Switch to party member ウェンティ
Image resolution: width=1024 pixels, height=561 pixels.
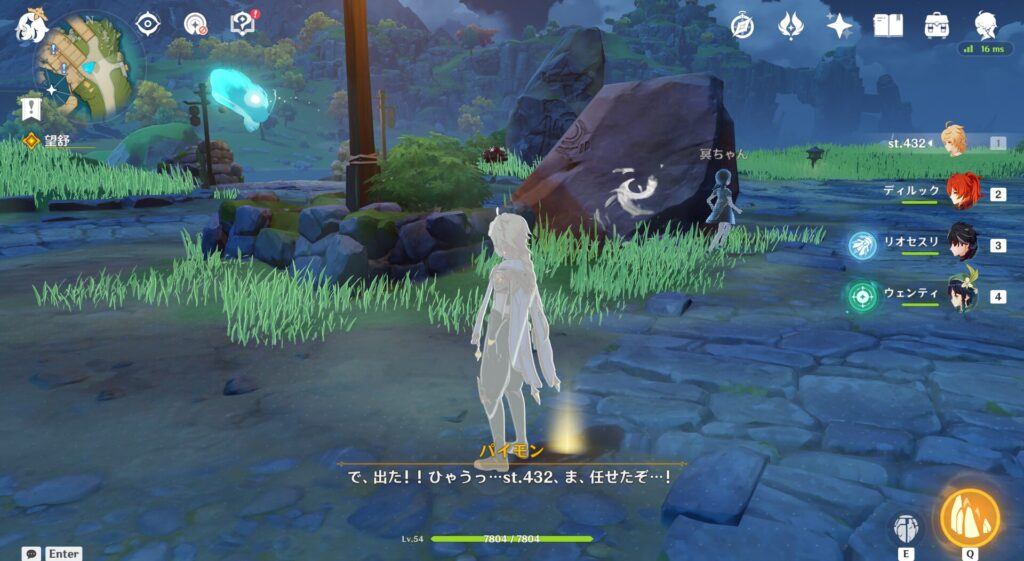pyautogui.click(x=961, y=296)
